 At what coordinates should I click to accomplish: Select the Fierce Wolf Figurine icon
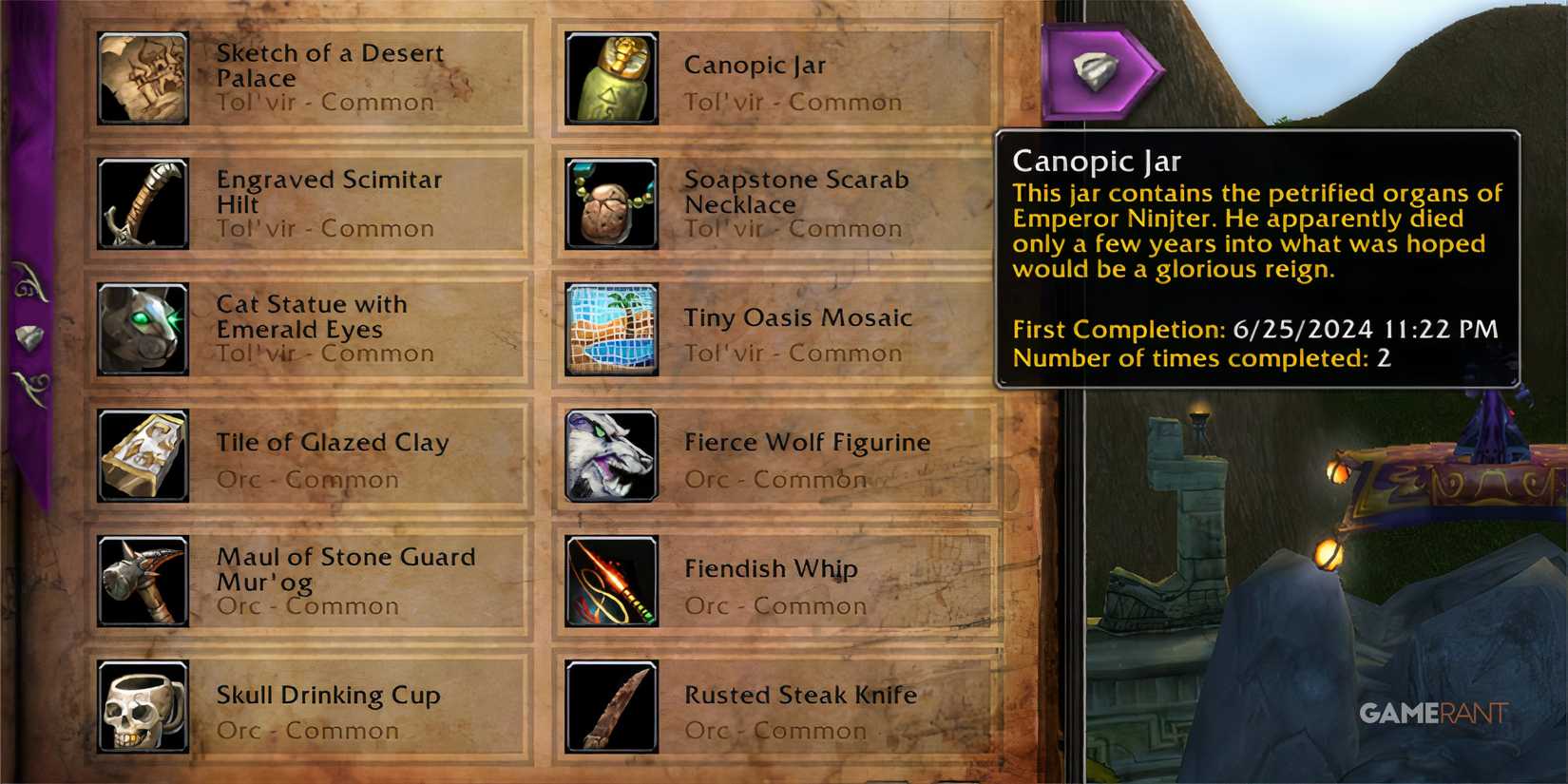tap(611, 454)
